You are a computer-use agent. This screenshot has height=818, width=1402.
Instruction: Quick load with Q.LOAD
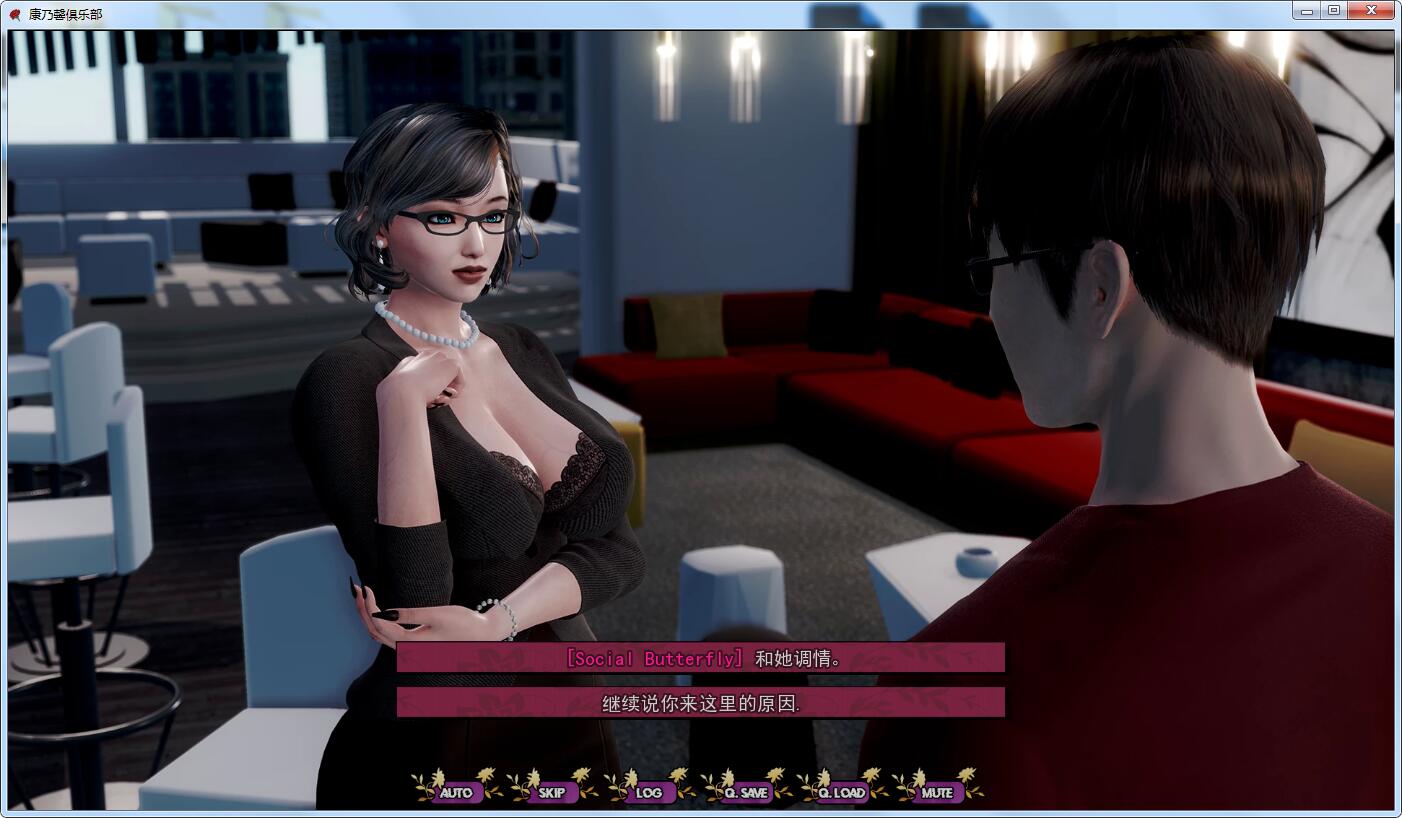point(841,792)
